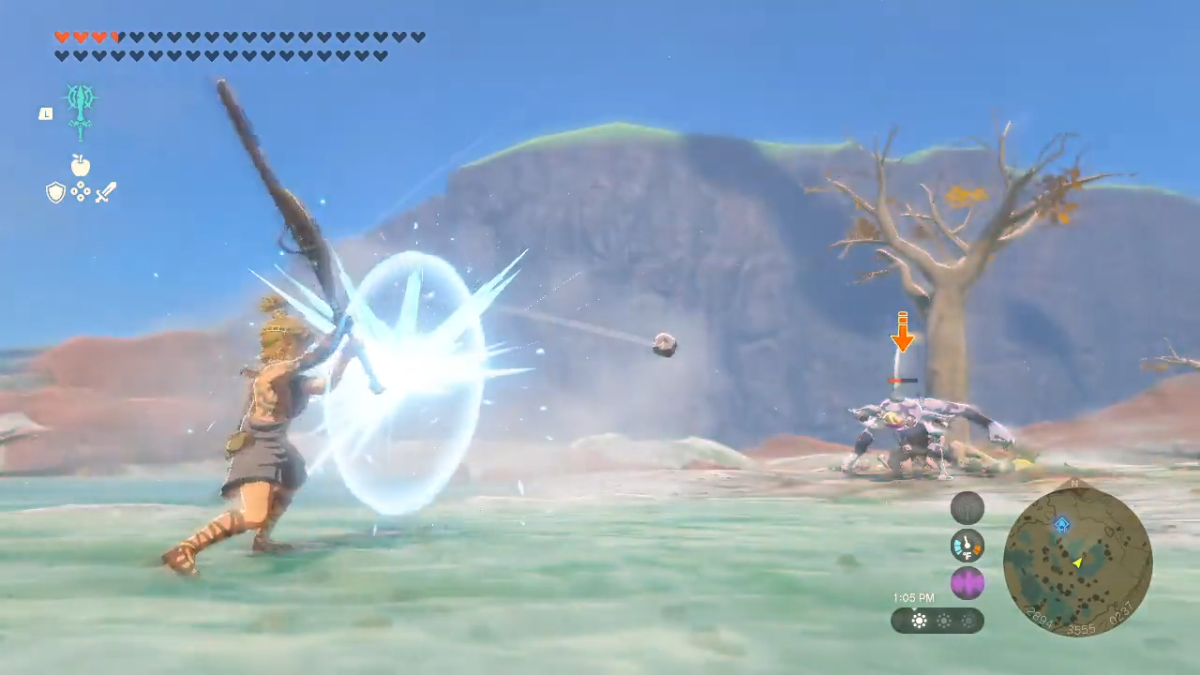Screen dimensions: 1200x675
Task: Click the gray sensor icon above the thermometer
Action: click(x=967, y=508)
